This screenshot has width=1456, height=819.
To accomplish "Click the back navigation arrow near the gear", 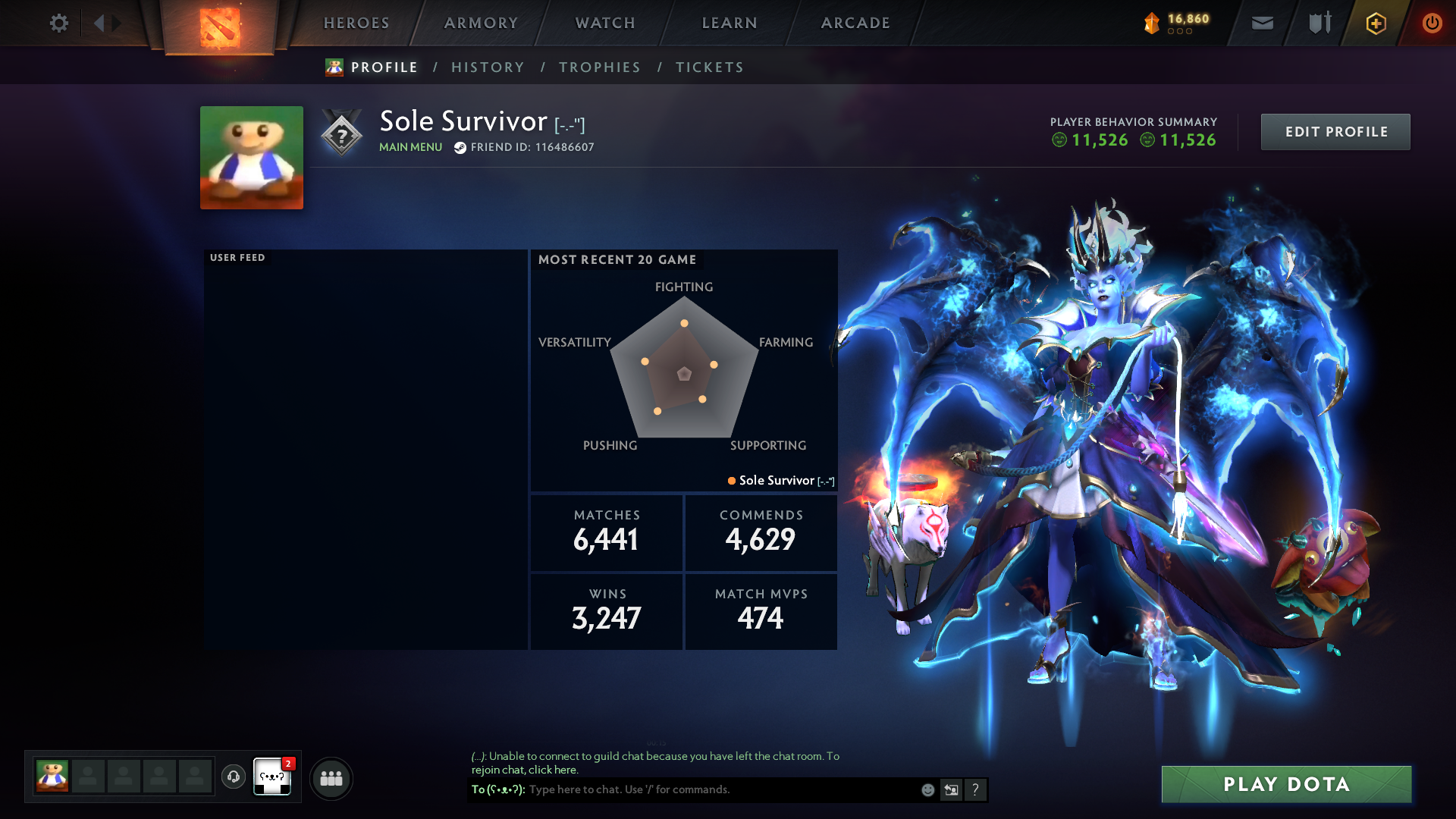I will tap(99, 23).
